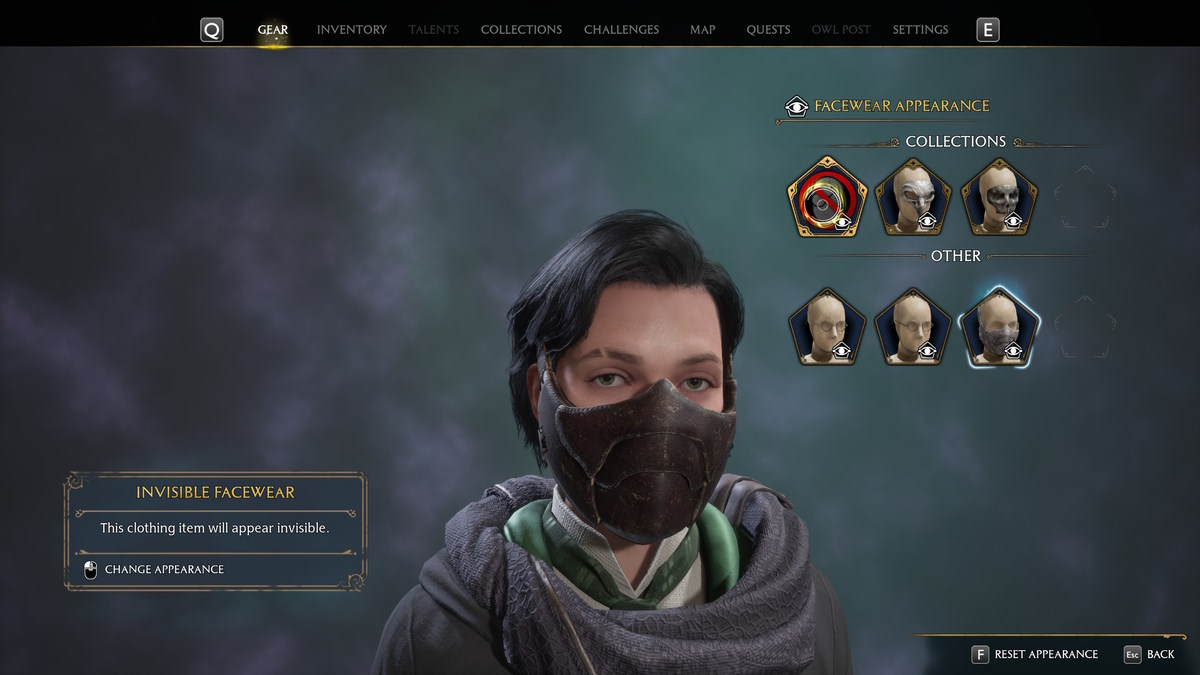
Task: Show the Map tab
Action: (x=702, y=30)
